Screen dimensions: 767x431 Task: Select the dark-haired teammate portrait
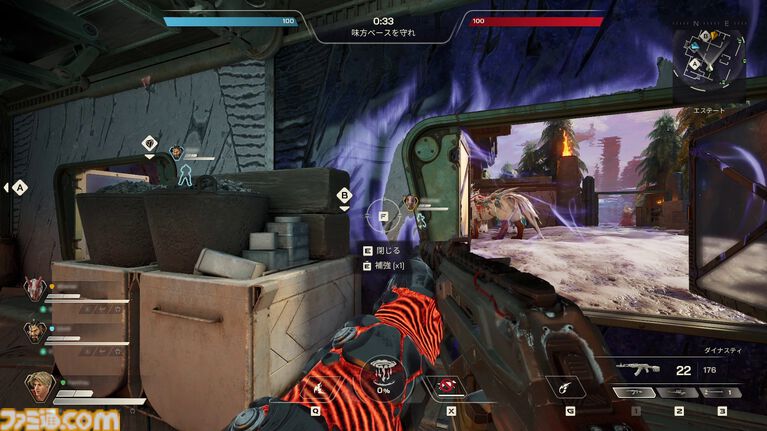(36, 329)
